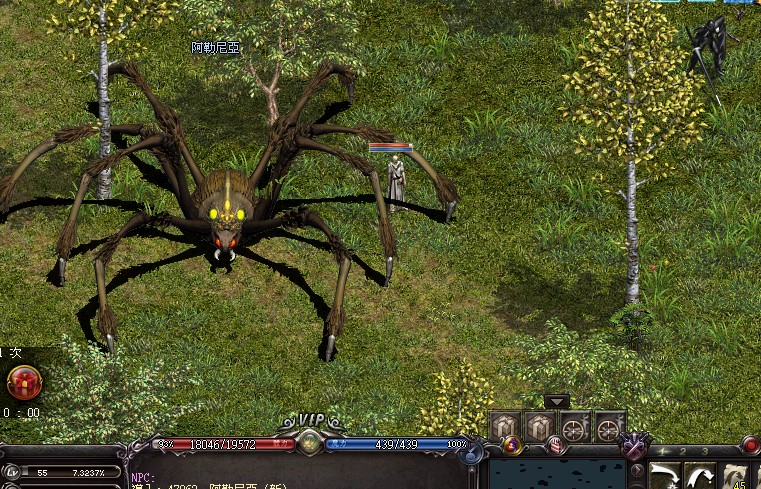Click the red round button on the hotbar
Image resolution: width=761 pixels, height=489 pixels.
(749, 445)
